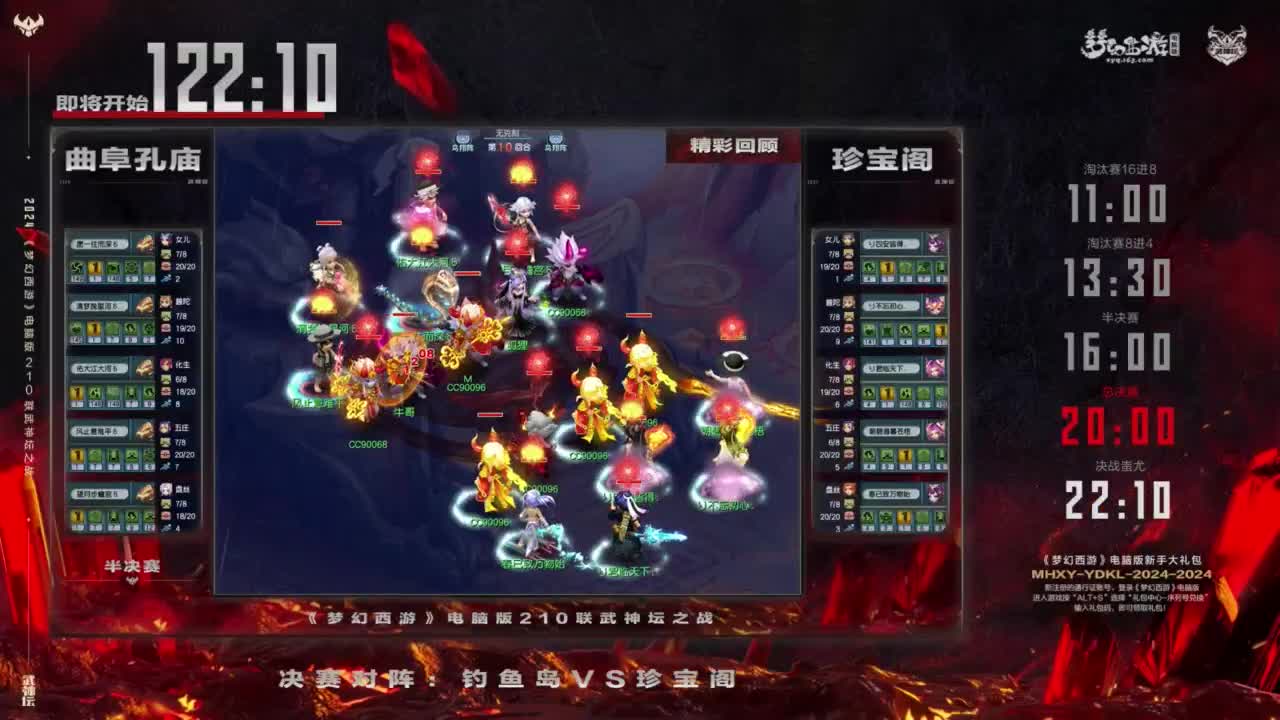The width and height of the screenshot is (1280, 720).
Task: Select the 化生 avatar in 珍宝阁 panel
Action: pyautogui.click(x=849, y=367)
